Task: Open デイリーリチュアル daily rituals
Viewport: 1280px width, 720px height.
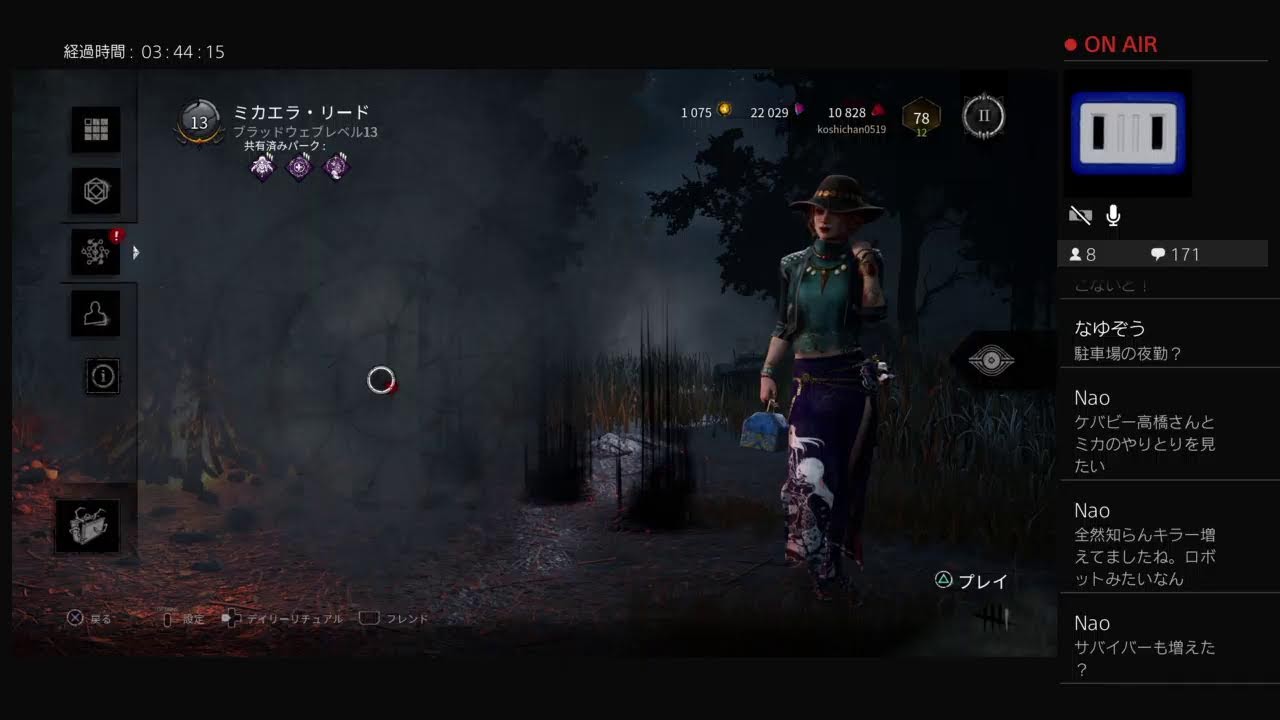Action: pyautogui.click(x=284, y=619)
